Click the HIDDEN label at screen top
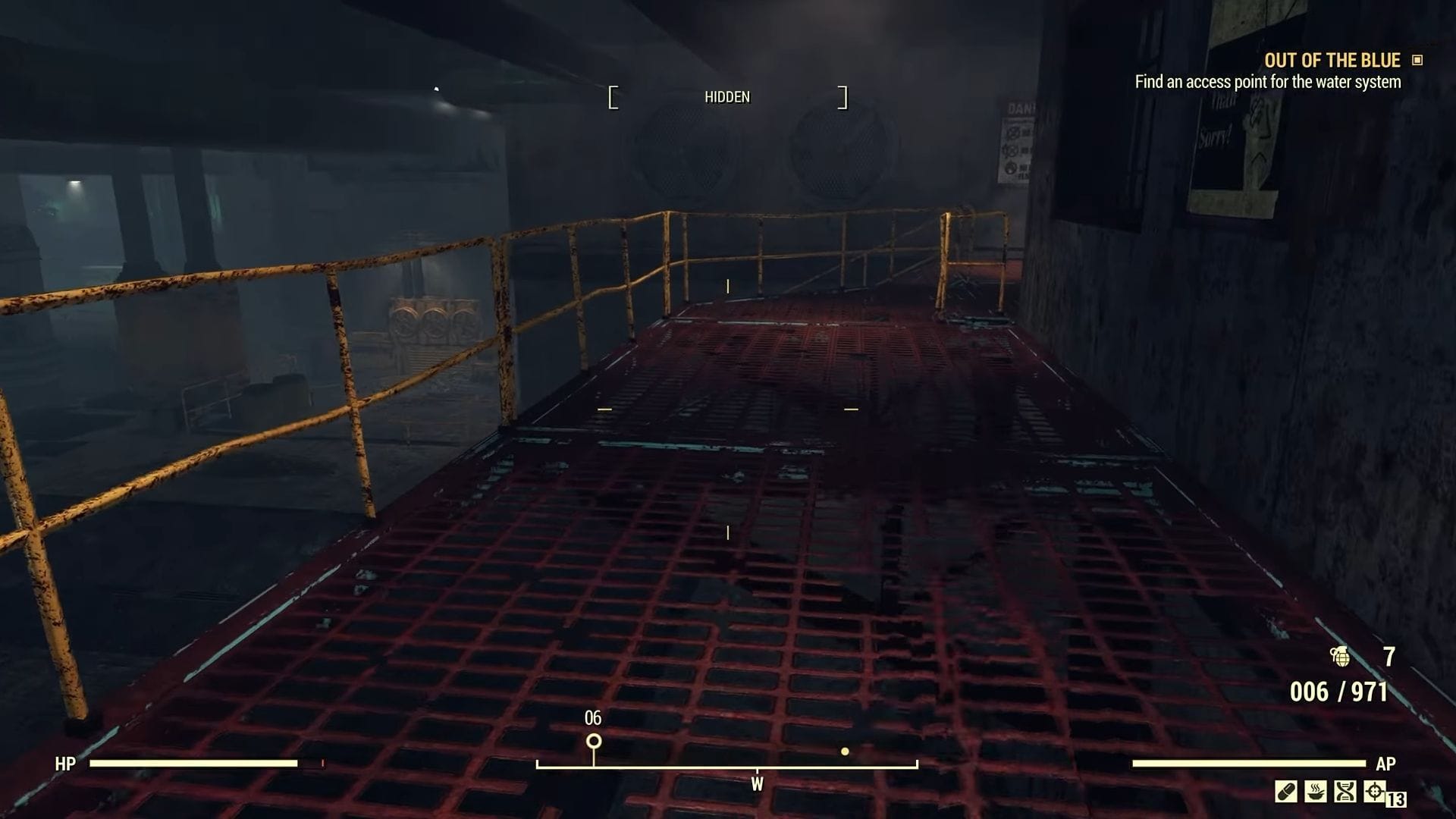The width and height of the screenshot is (1456, 819). tap(726, 96)
